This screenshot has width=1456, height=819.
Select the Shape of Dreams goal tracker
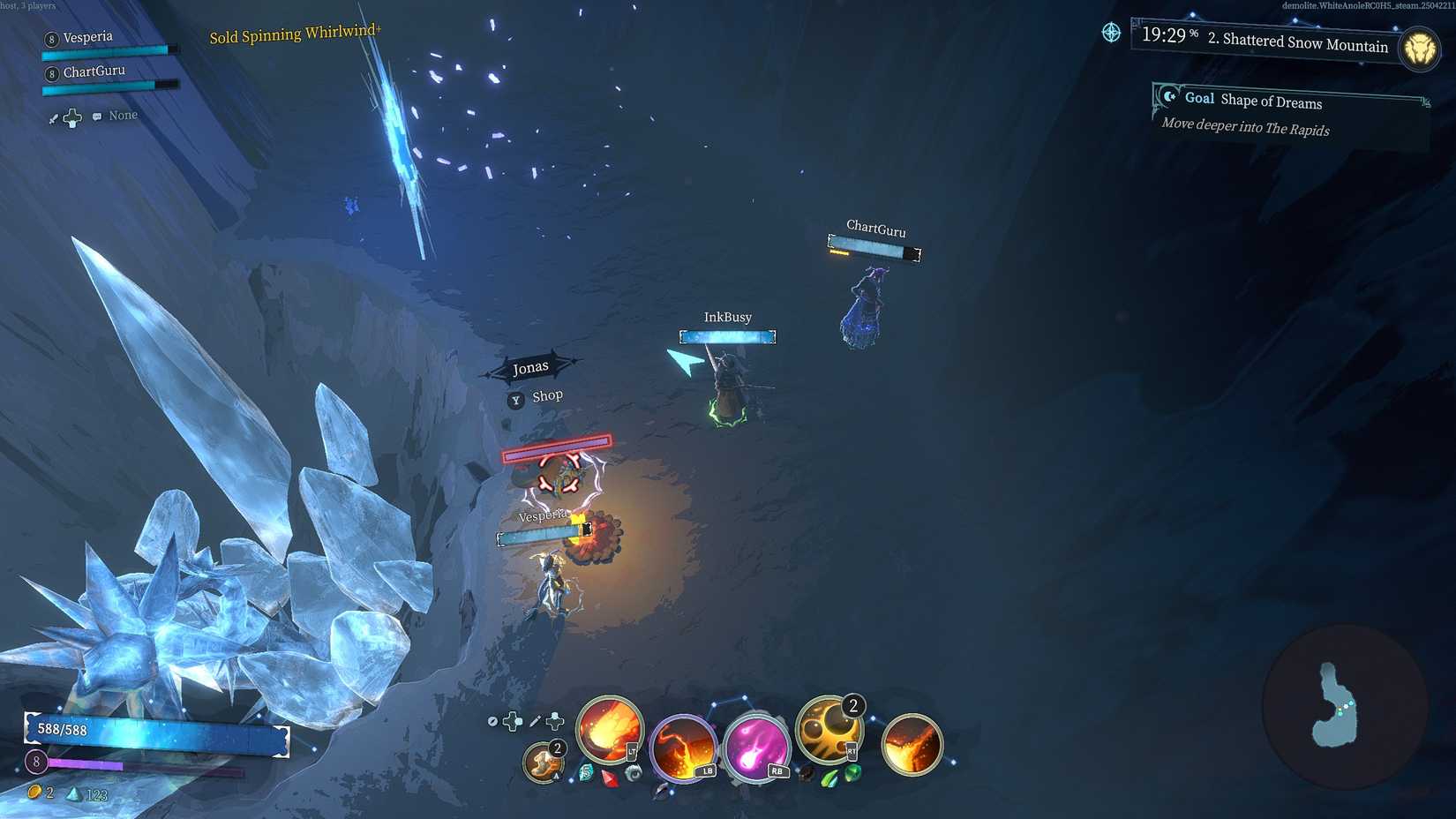(1252, 100)
